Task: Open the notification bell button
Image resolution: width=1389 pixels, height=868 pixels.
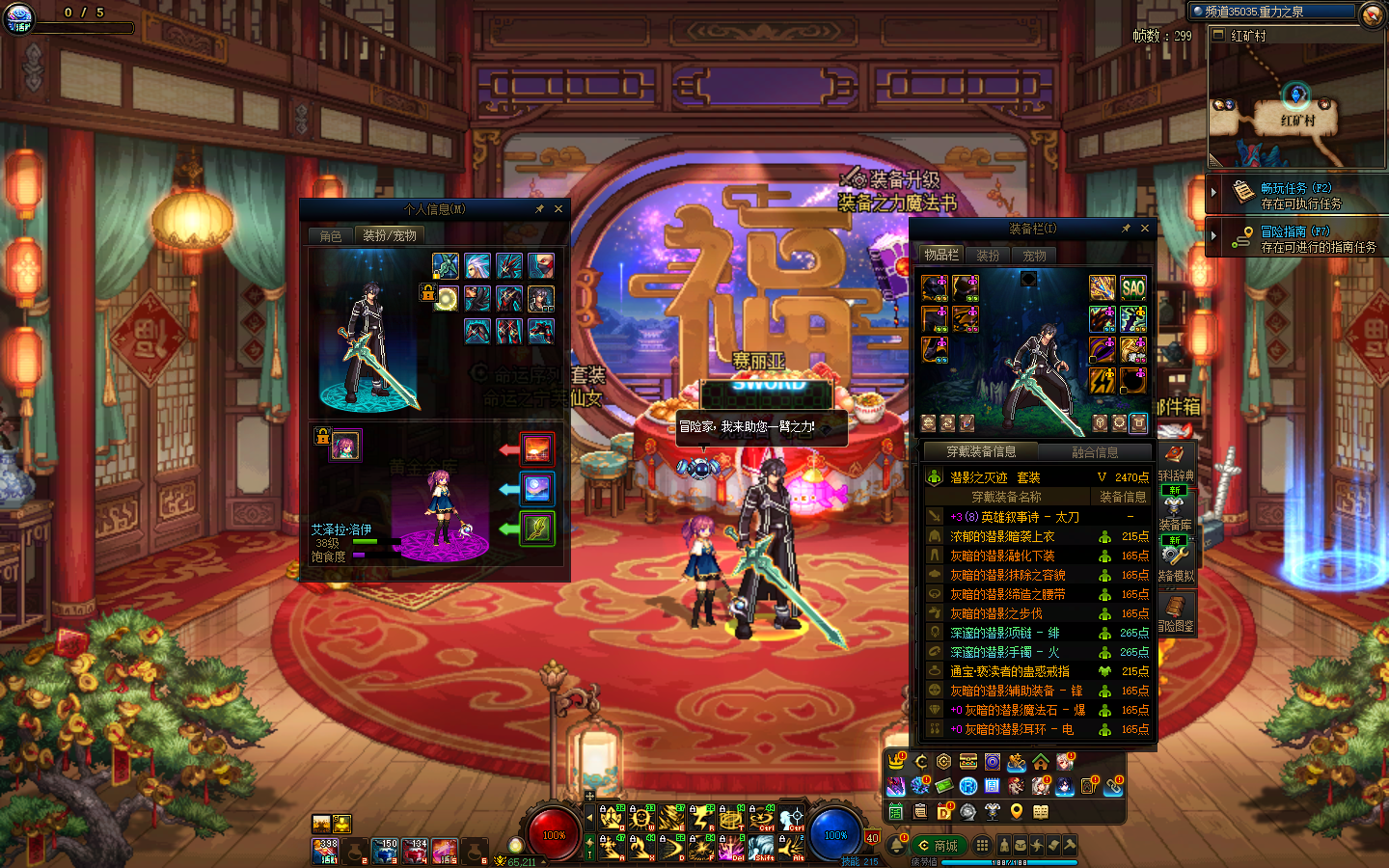Action: pyautogui.click(x=897, y=846)
